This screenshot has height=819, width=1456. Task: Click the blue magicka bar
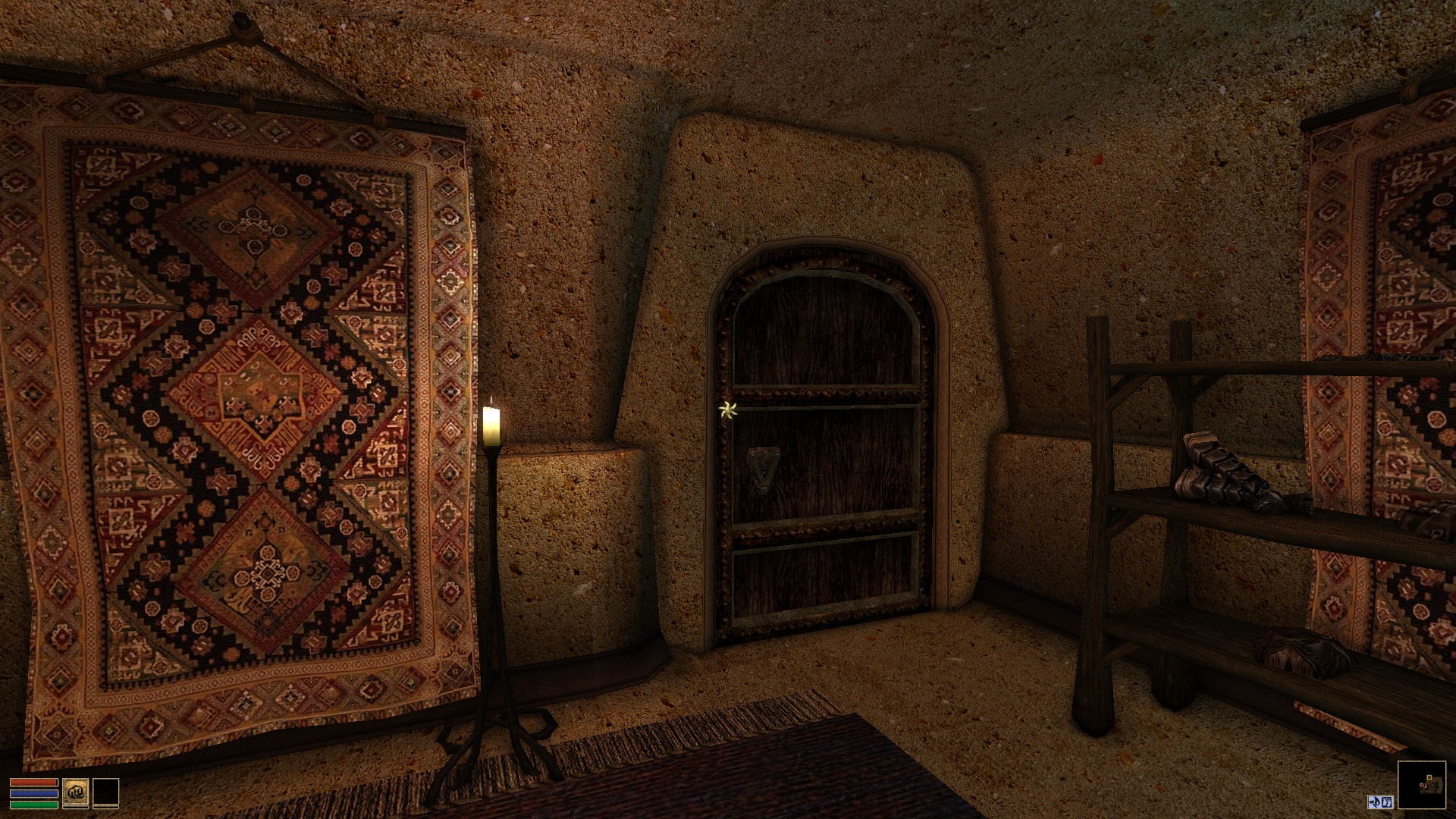click(x=34, y=794)
